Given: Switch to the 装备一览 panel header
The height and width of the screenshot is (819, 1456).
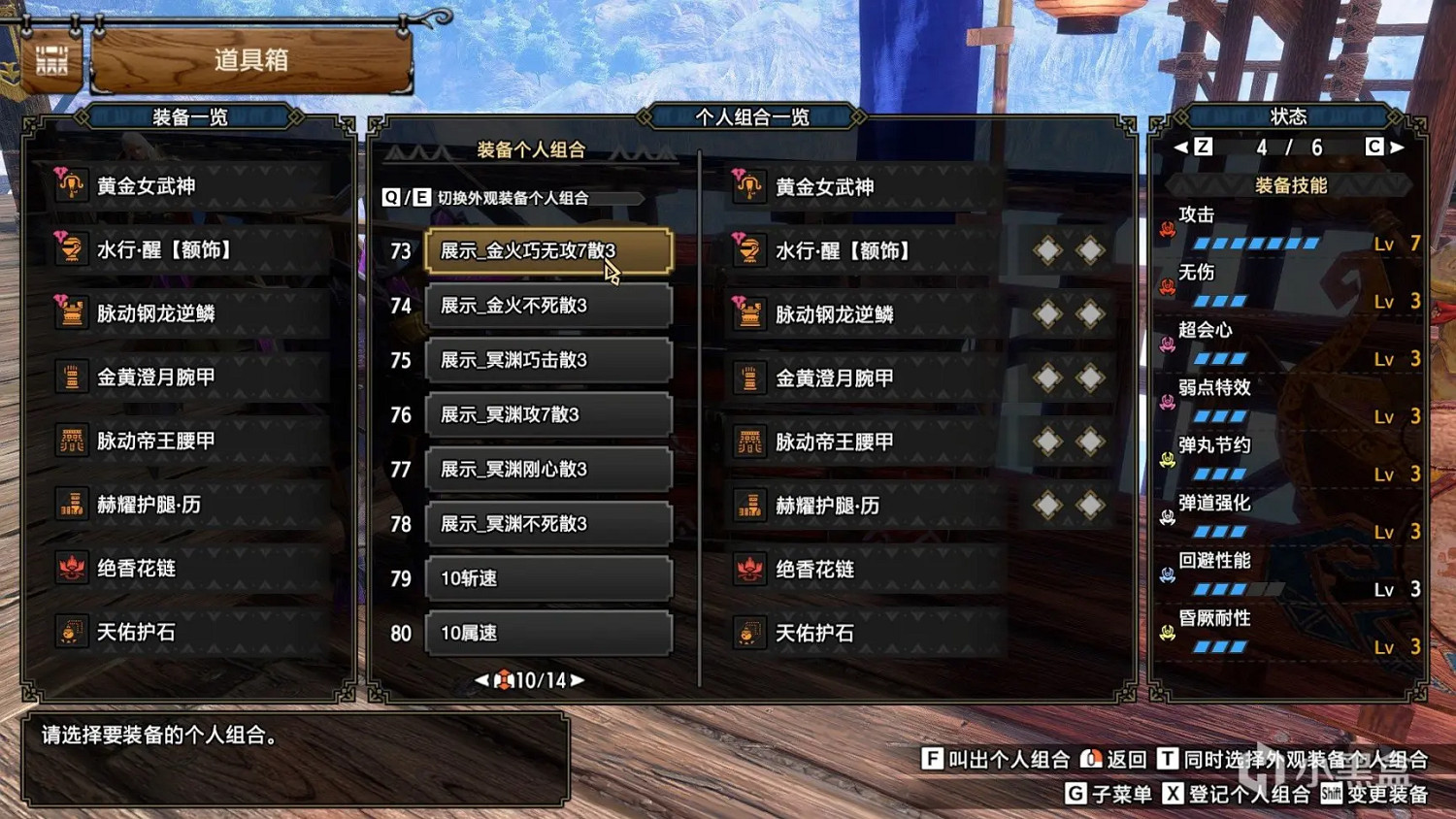Looking at the screenshot, I should pos(191,115).
